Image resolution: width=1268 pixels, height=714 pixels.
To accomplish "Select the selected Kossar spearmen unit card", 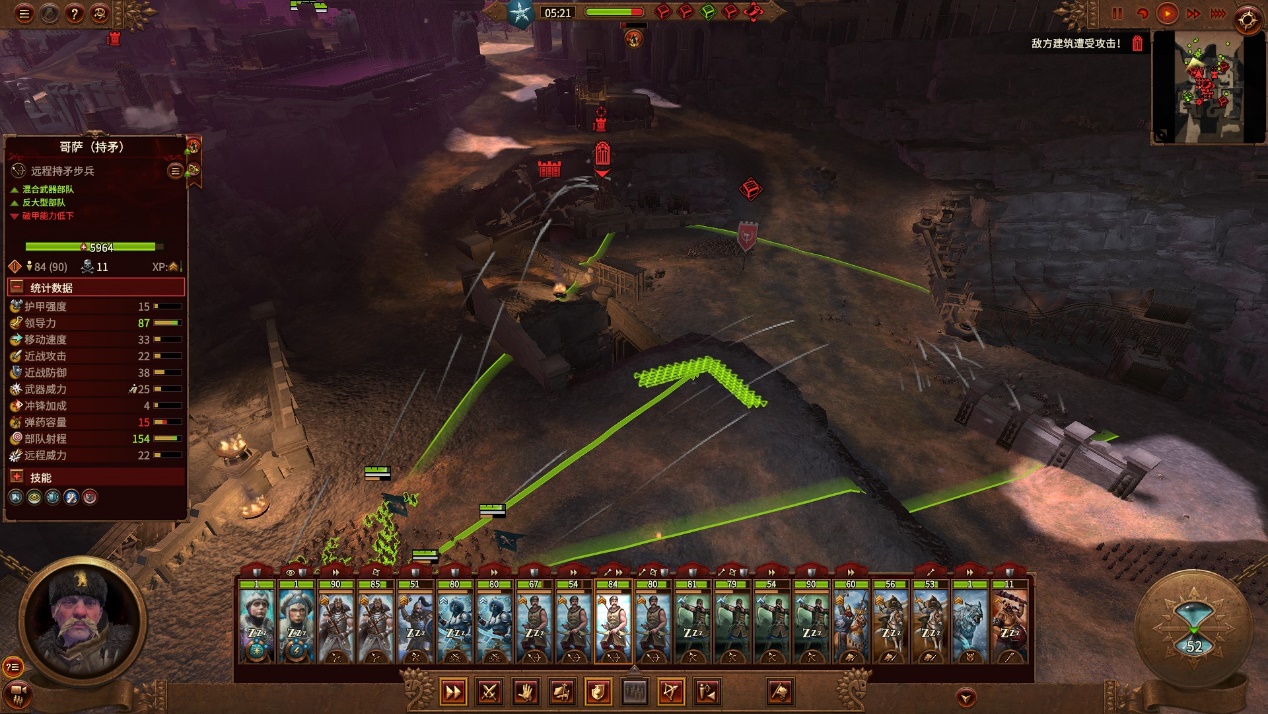I will pyautogui.click(x=613, y=627).
